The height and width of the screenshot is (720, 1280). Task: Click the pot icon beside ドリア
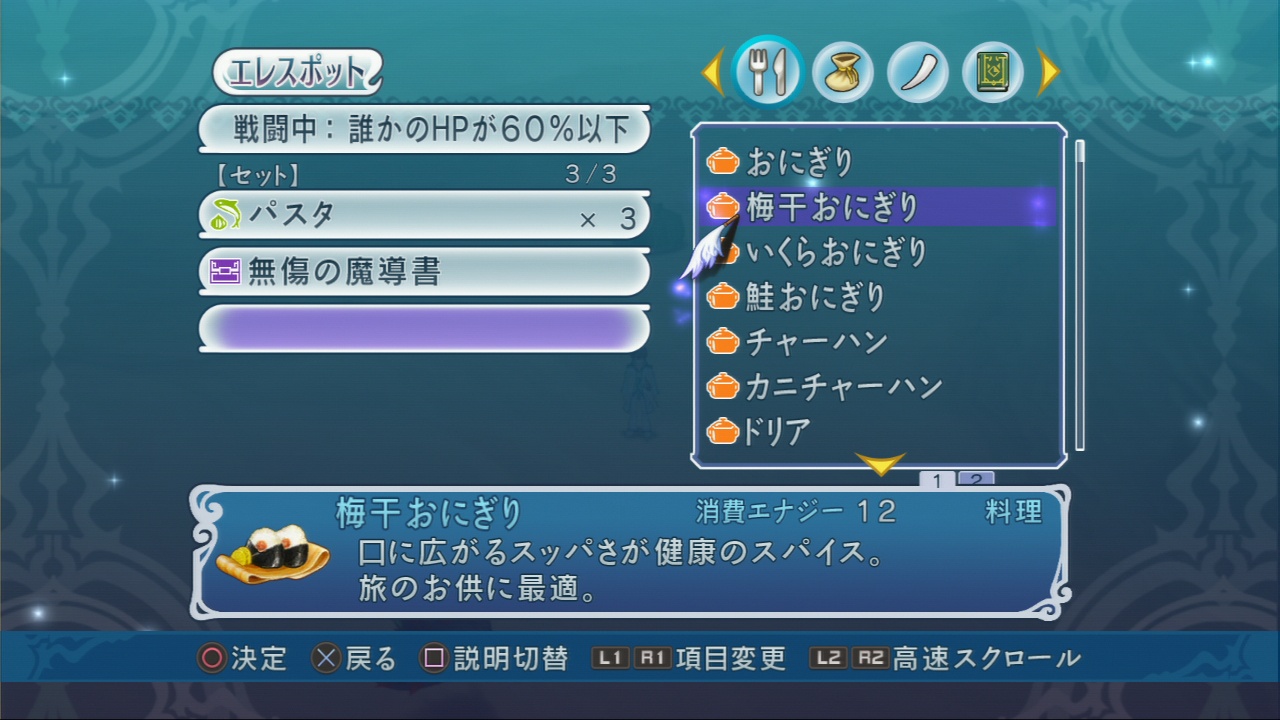(722, 430)
